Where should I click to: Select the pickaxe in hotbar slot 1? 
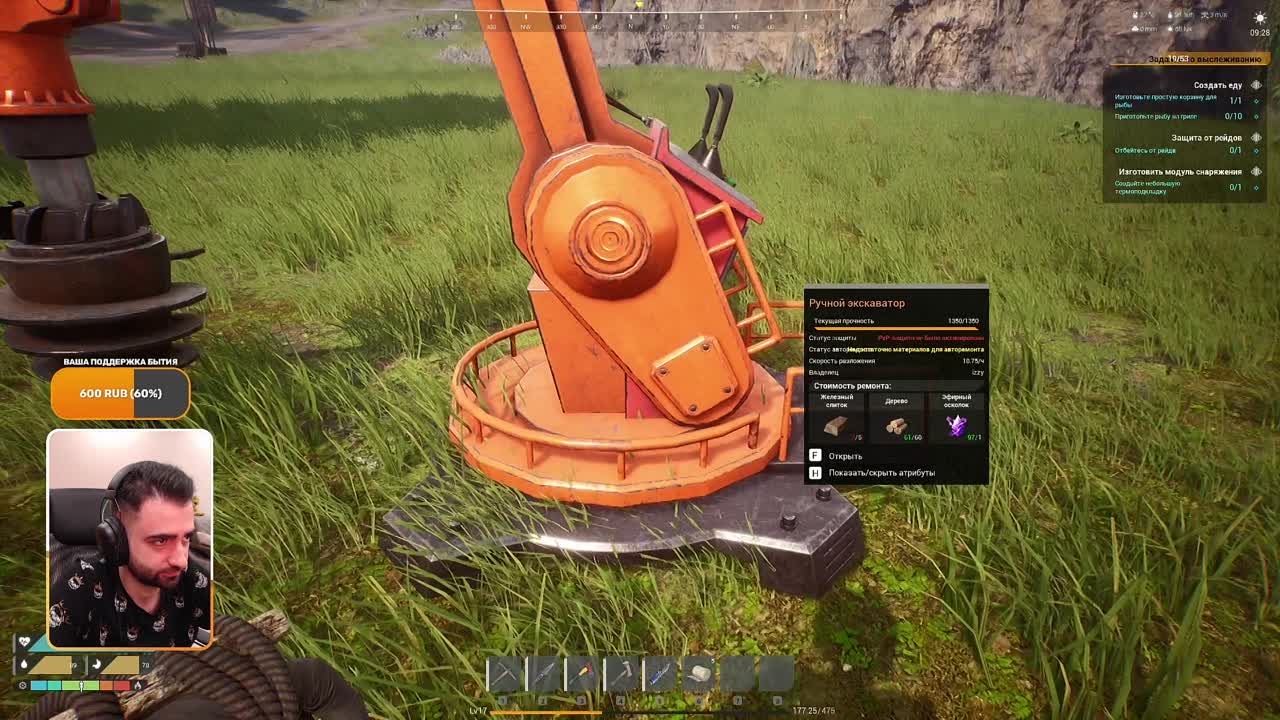(x=505, y=672)
